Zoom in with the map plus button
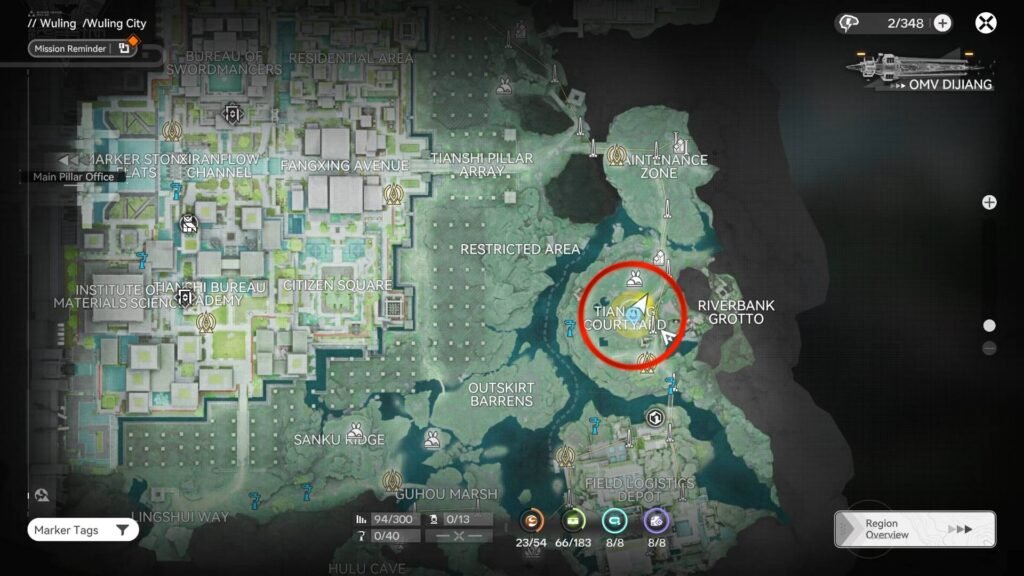 [989, 202]
